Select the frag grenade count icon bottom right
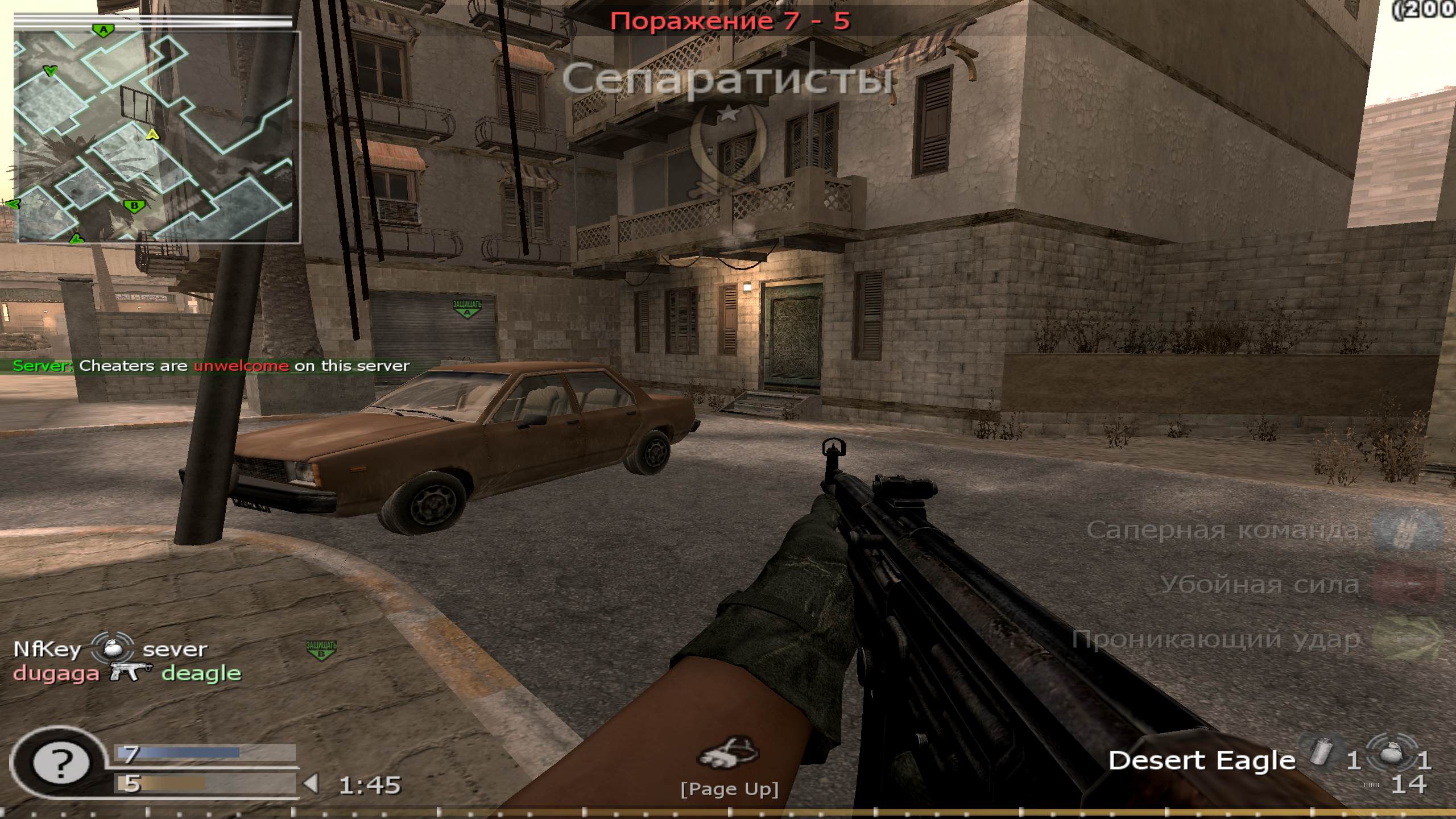Image resolution: width=1456 pixels, height=819 pixels. [1392, 755]
